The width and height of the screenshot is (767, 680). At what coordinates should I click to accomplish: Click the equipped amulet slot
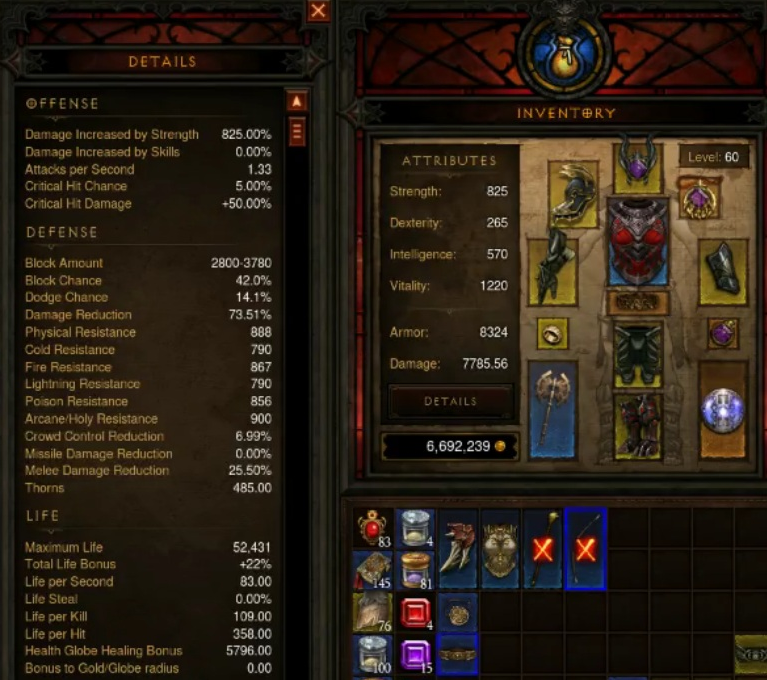(699, 198)
